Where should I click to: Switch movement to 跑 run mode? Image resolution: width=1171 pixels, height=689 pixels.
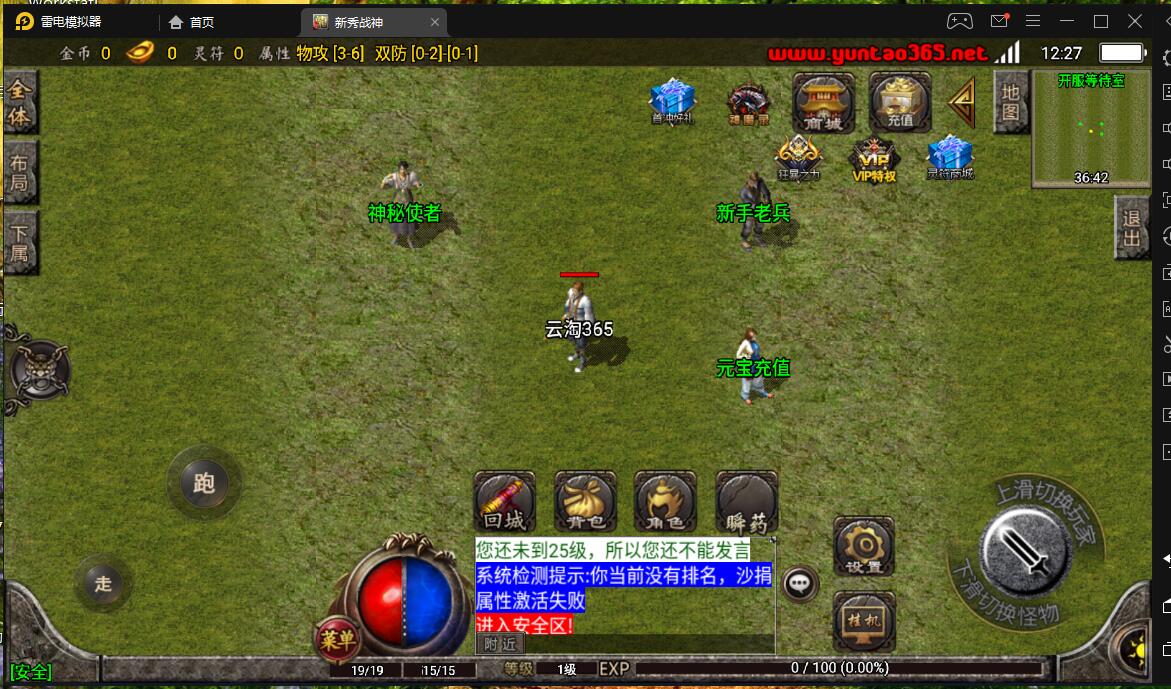click(x=204, y=485)
